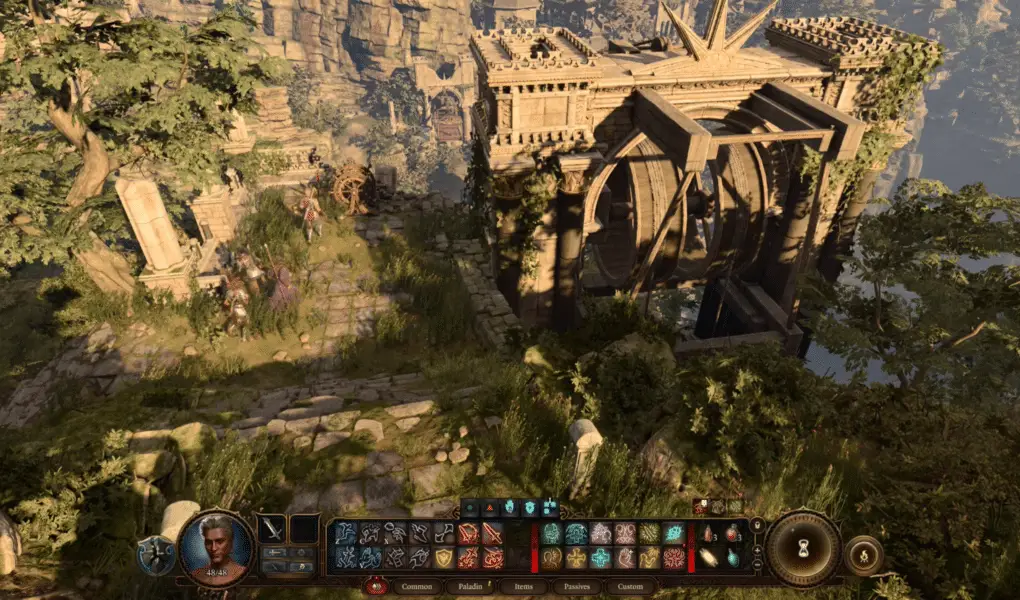The height and width of the screenshot is (600, 1020).
Task: Use the teal flask item
Action: (x=732, y=558)
